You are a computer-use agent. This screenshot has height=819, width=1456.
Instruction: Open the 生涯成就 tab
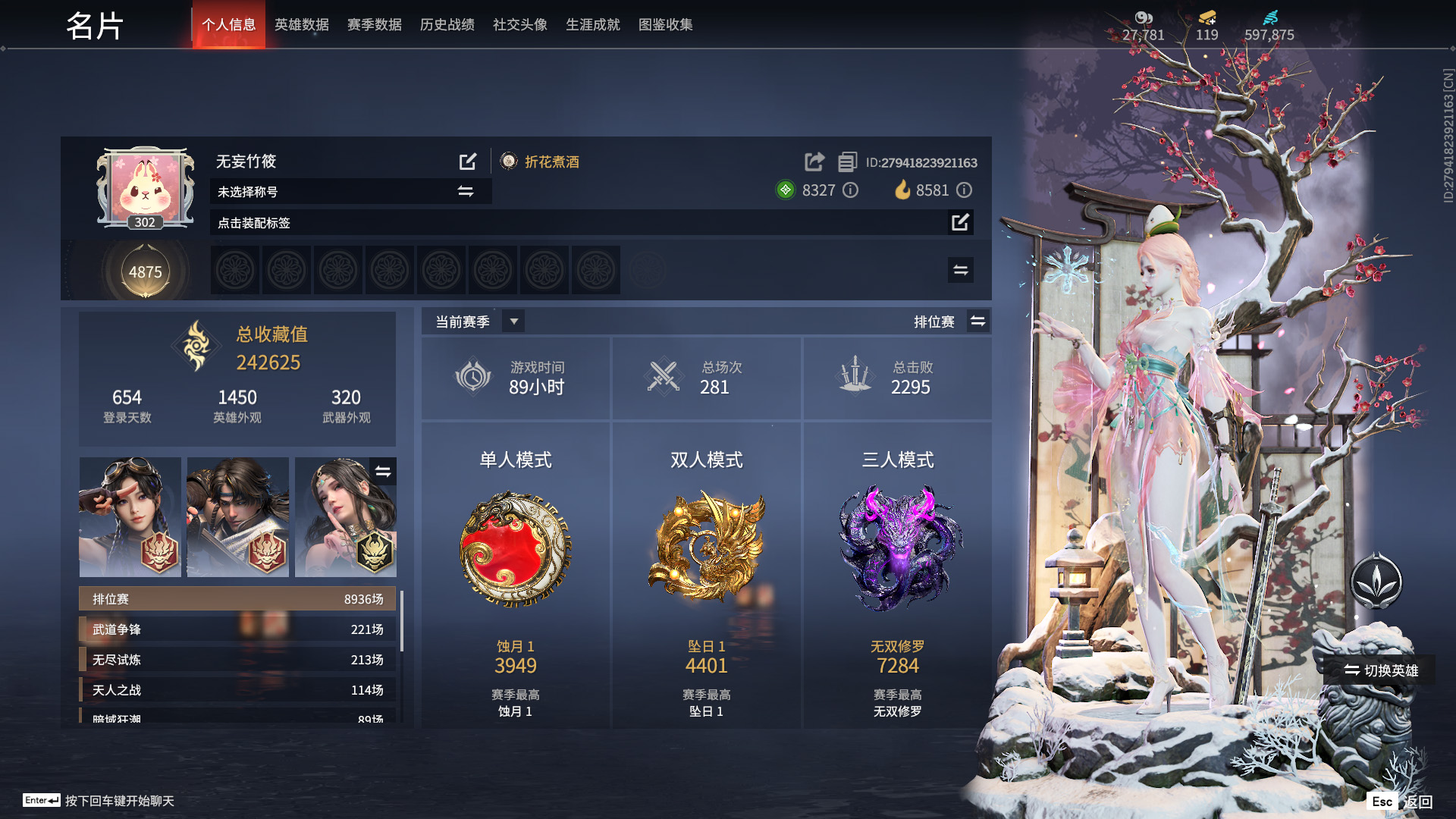[592, 25]
